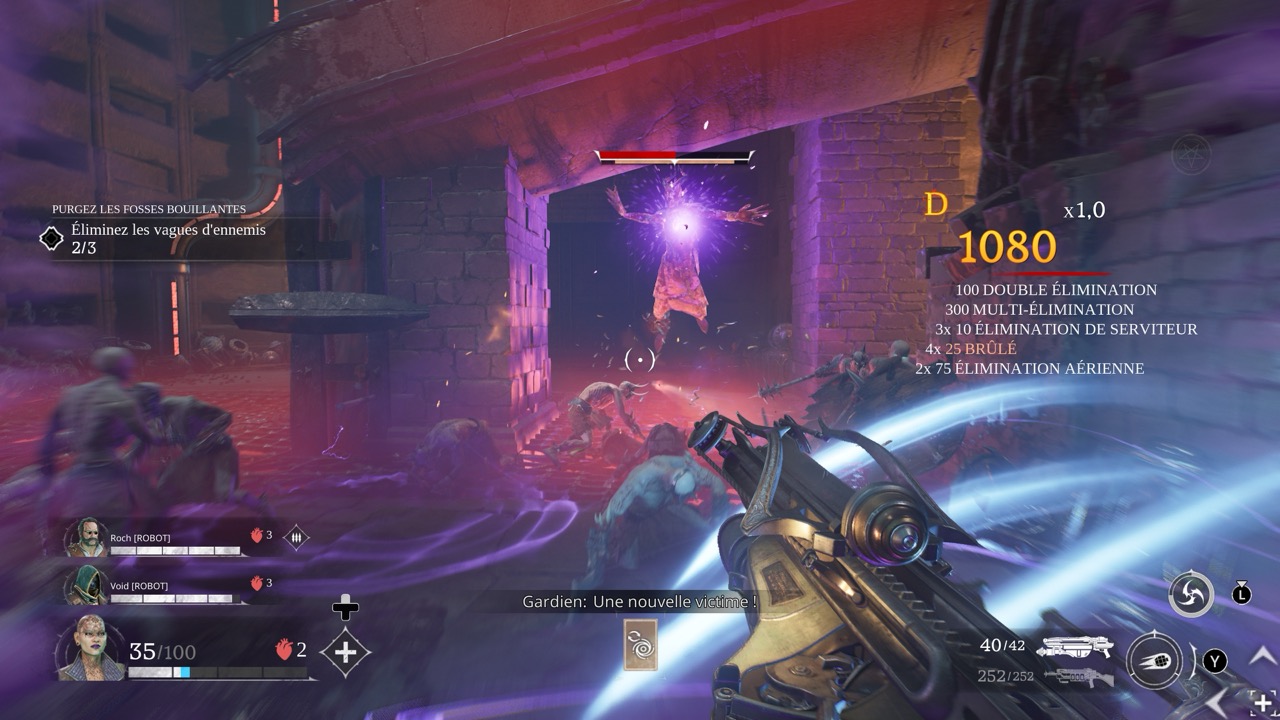Click Roch's diamond ammo status icon
The width and height of the screenshot is (1280, 720).
[296, 537]
